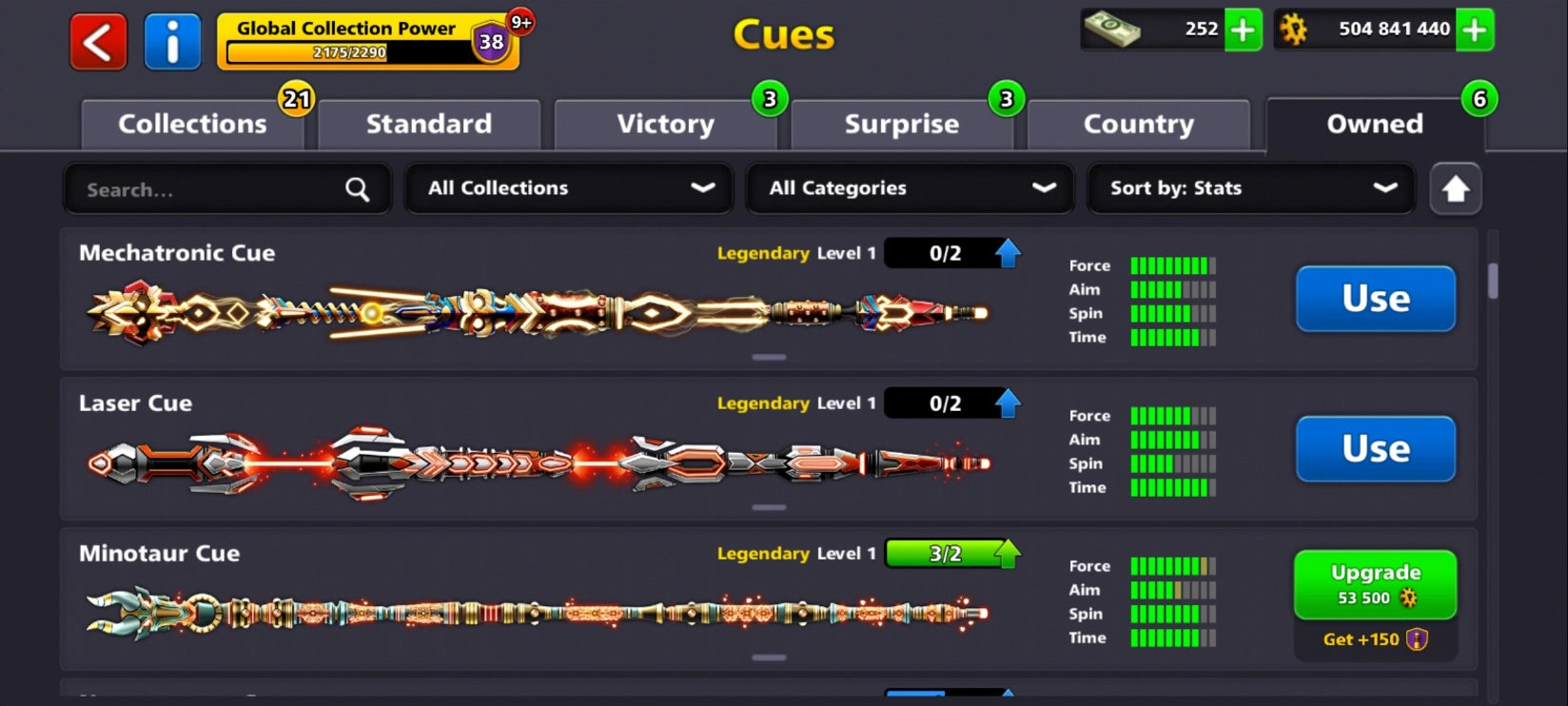Open the blue info icon
Viewport: 1568px width, 706px height.
pos(171,40)
